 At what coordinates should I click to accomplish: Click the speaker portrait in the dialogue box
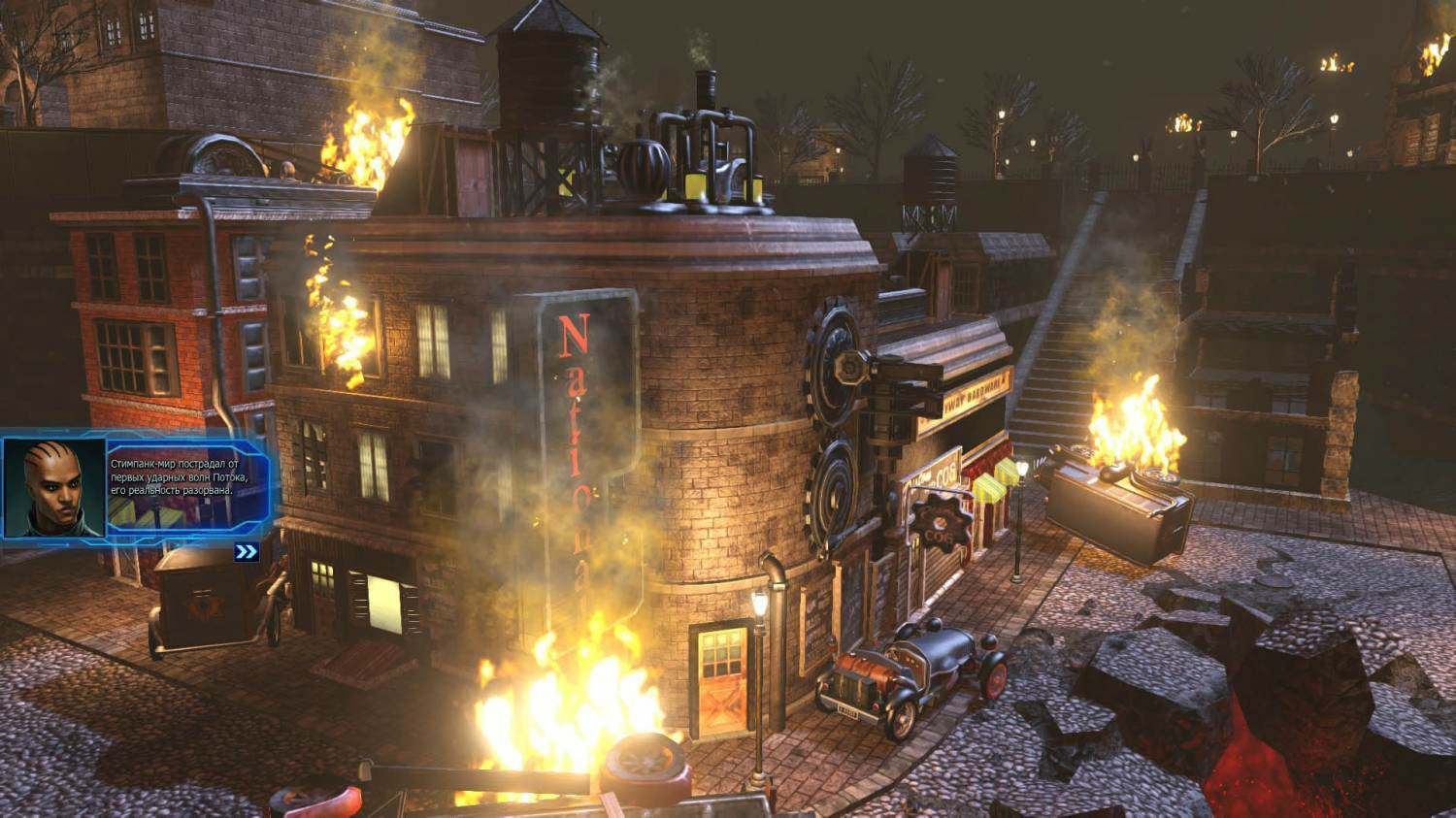[x=54, y=488]
